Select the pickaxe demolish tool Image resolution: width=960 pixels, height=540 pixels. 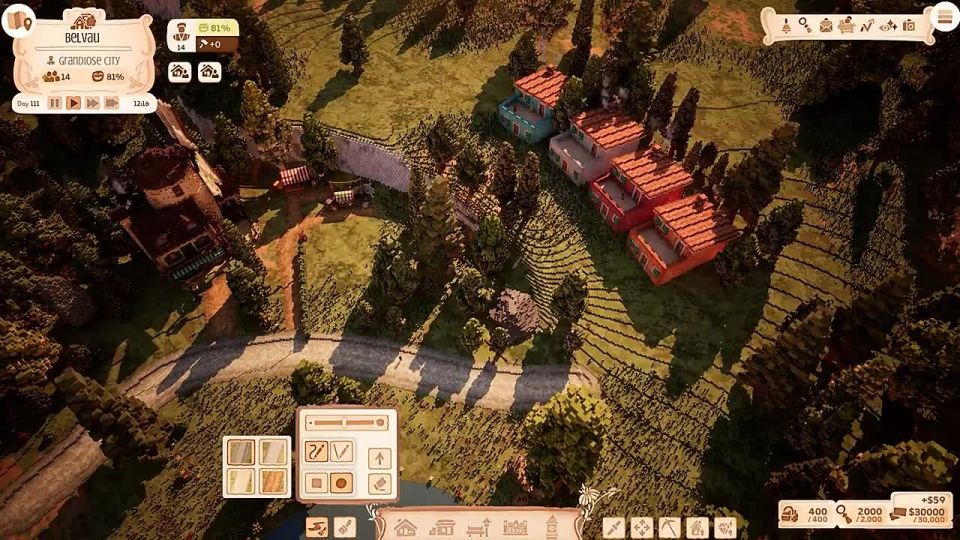coord(668,526)
